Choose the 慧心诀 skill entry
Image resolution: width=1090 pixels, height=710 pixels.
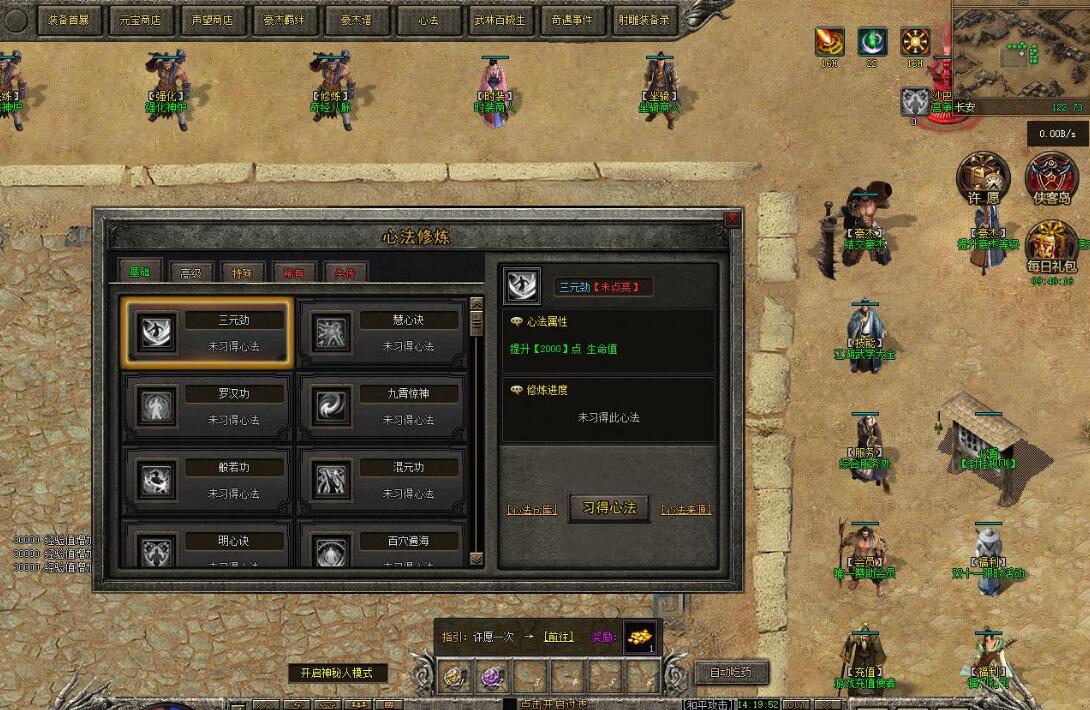[382, 333]
